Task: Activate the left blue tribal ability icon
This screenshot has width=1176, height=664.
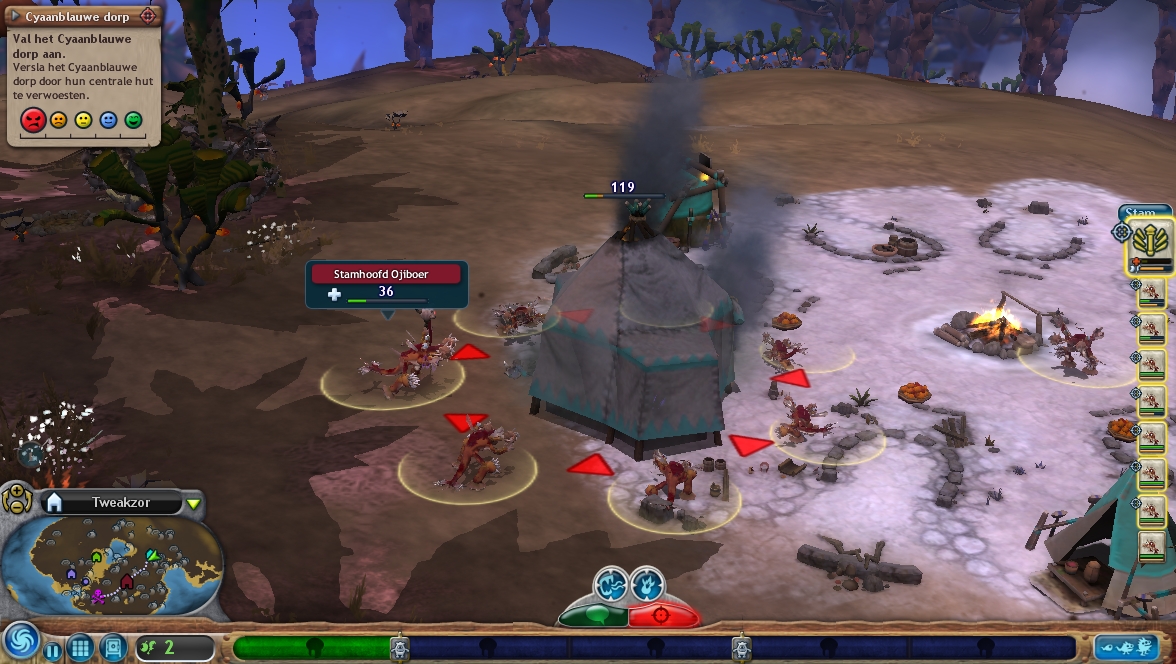Action: [x=610, y=583]
